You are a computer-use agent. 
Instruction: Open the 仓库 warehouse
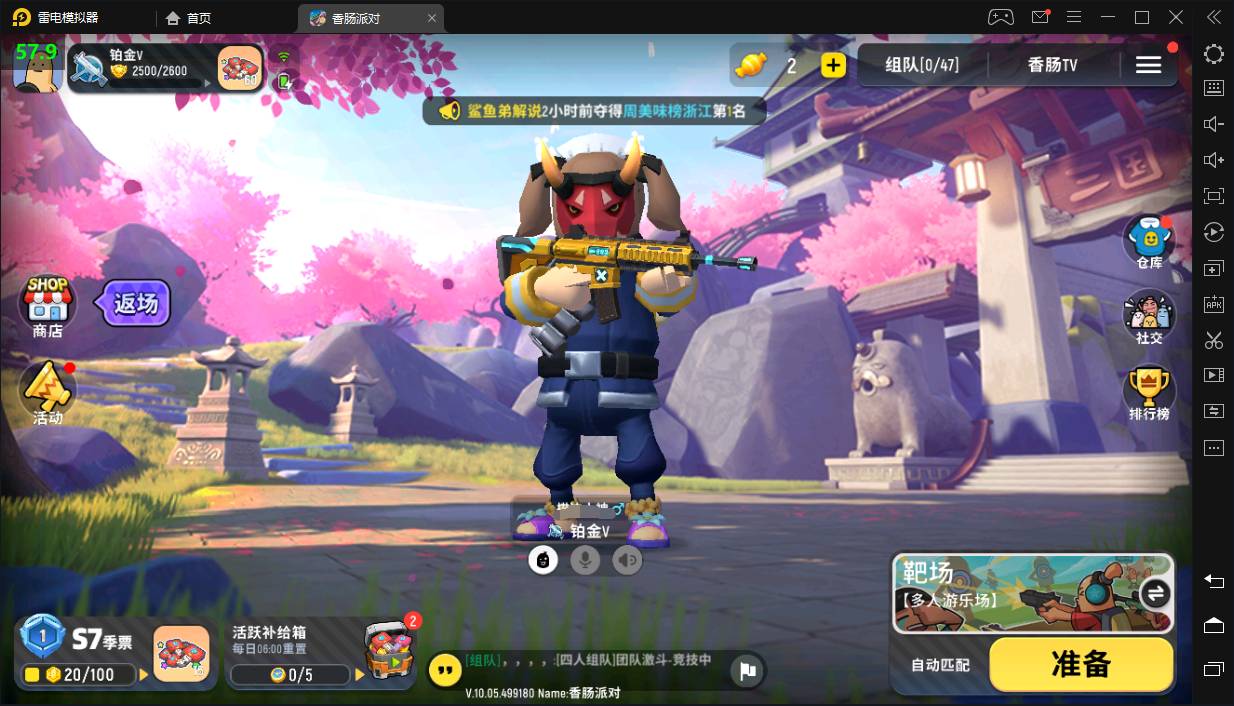[x=1149, y=243]
